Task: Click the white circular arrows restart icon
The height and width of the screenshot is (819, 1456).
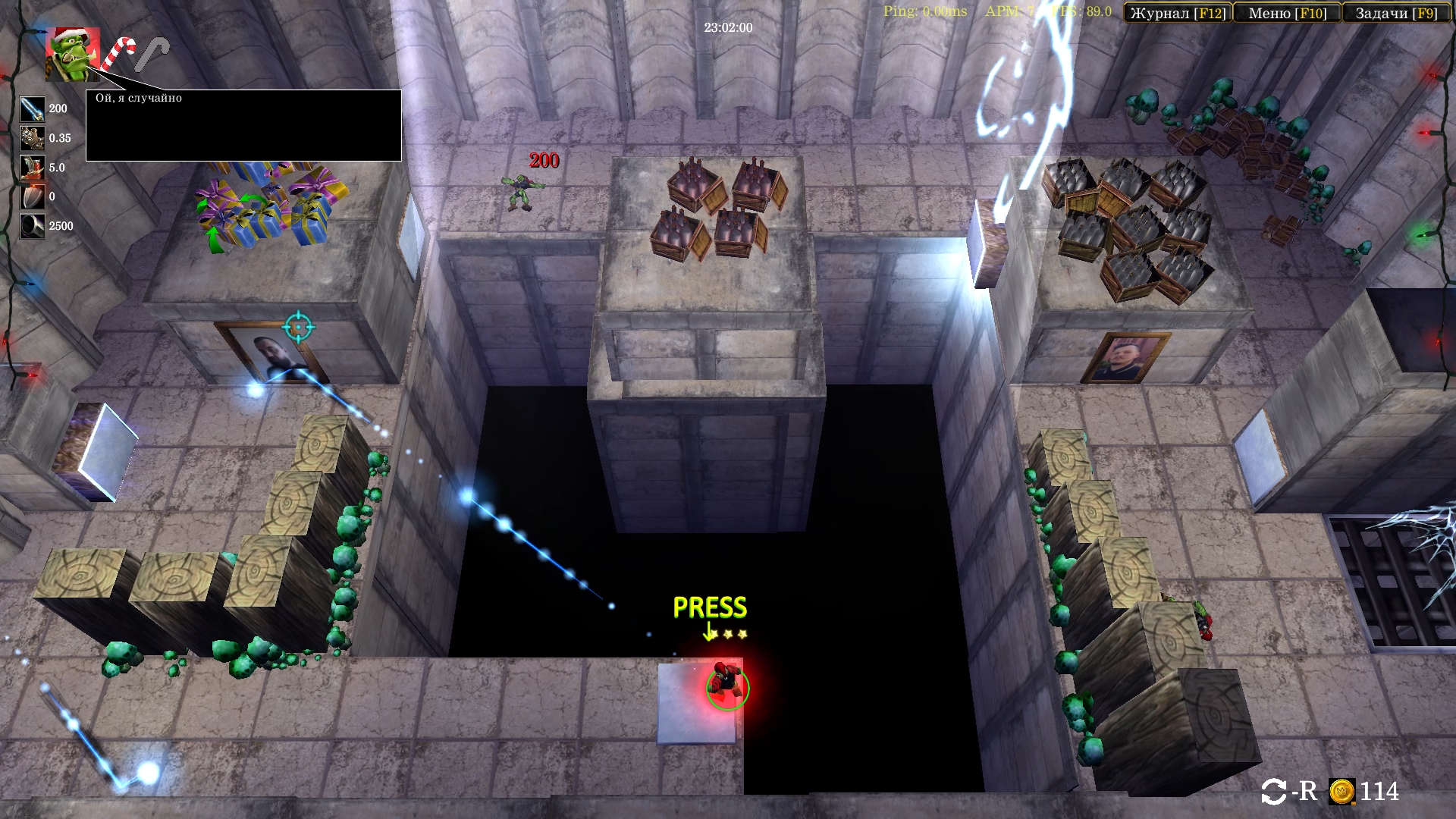Action: tap(1273, 792)
